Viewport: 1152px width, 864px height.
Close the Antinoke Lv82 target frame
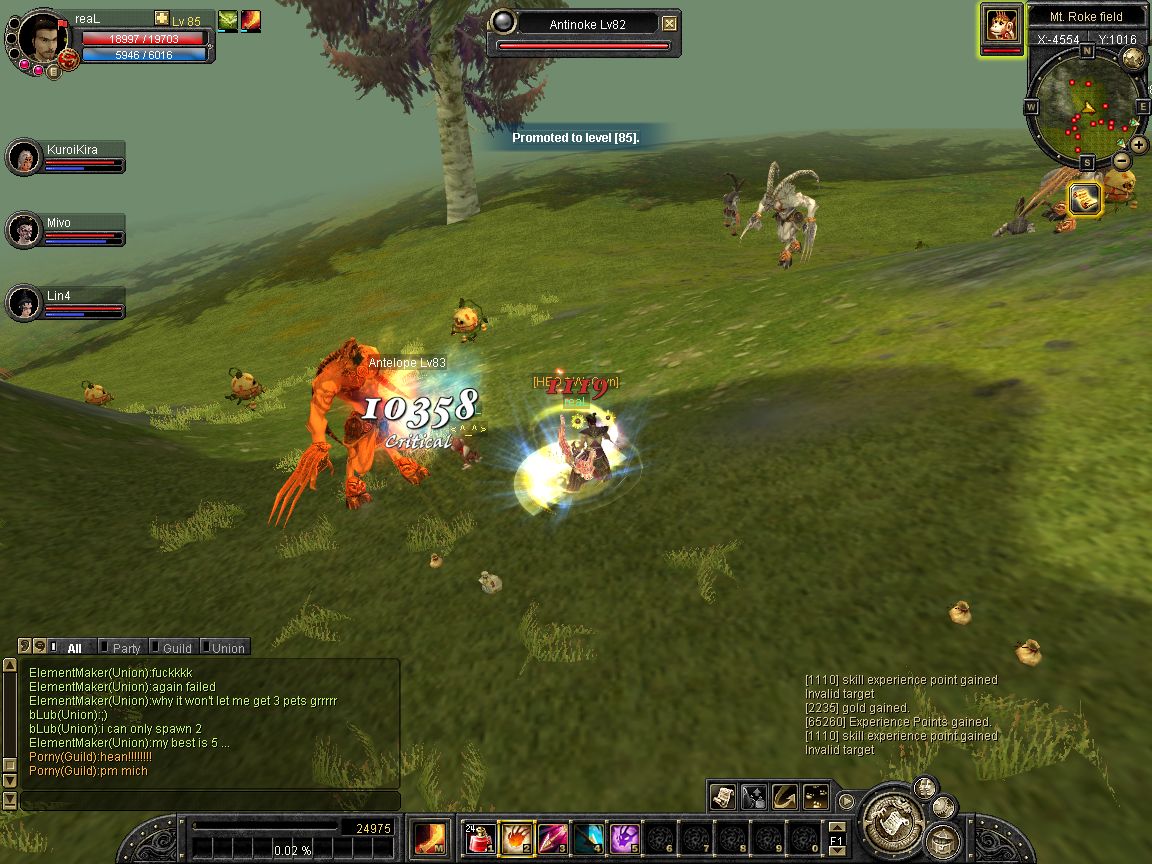[x=670, y=24]
